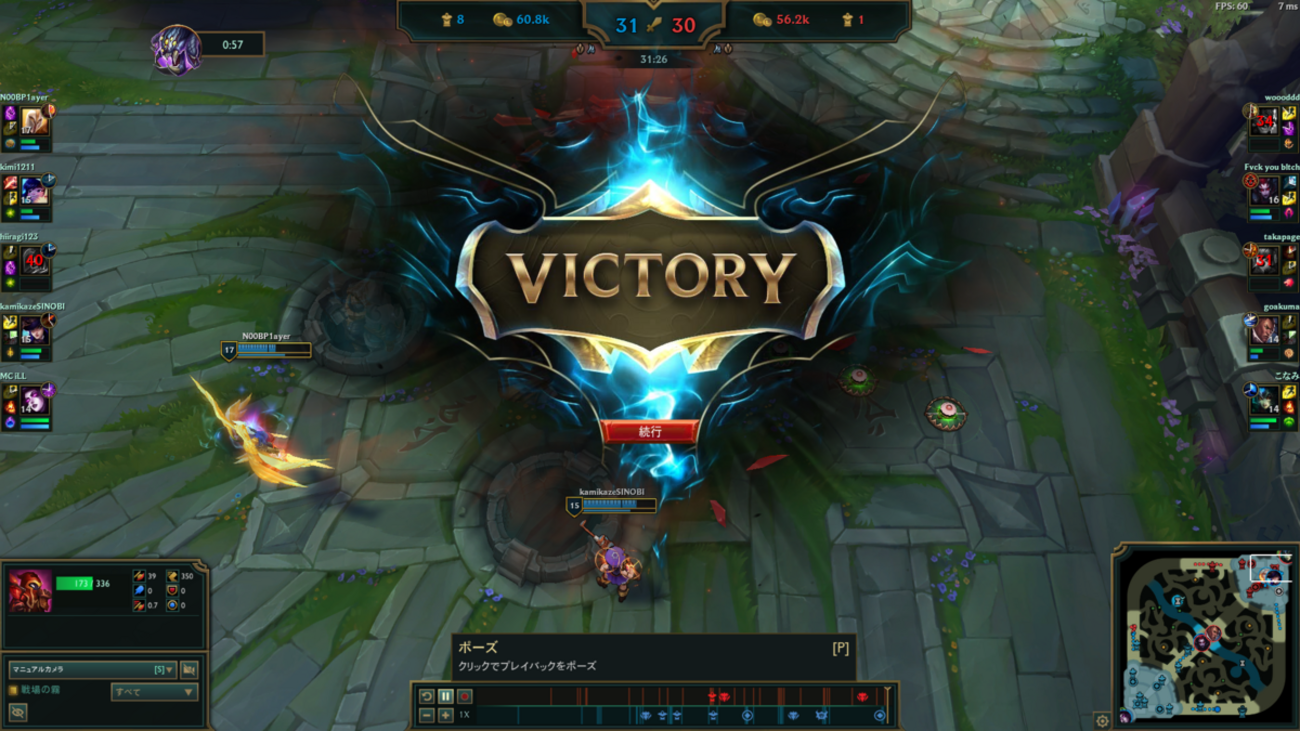Viewport: 1300px width, 731px height.
Task: Select takapage's champion portrait on the red team
Action: click(1266, 258)
